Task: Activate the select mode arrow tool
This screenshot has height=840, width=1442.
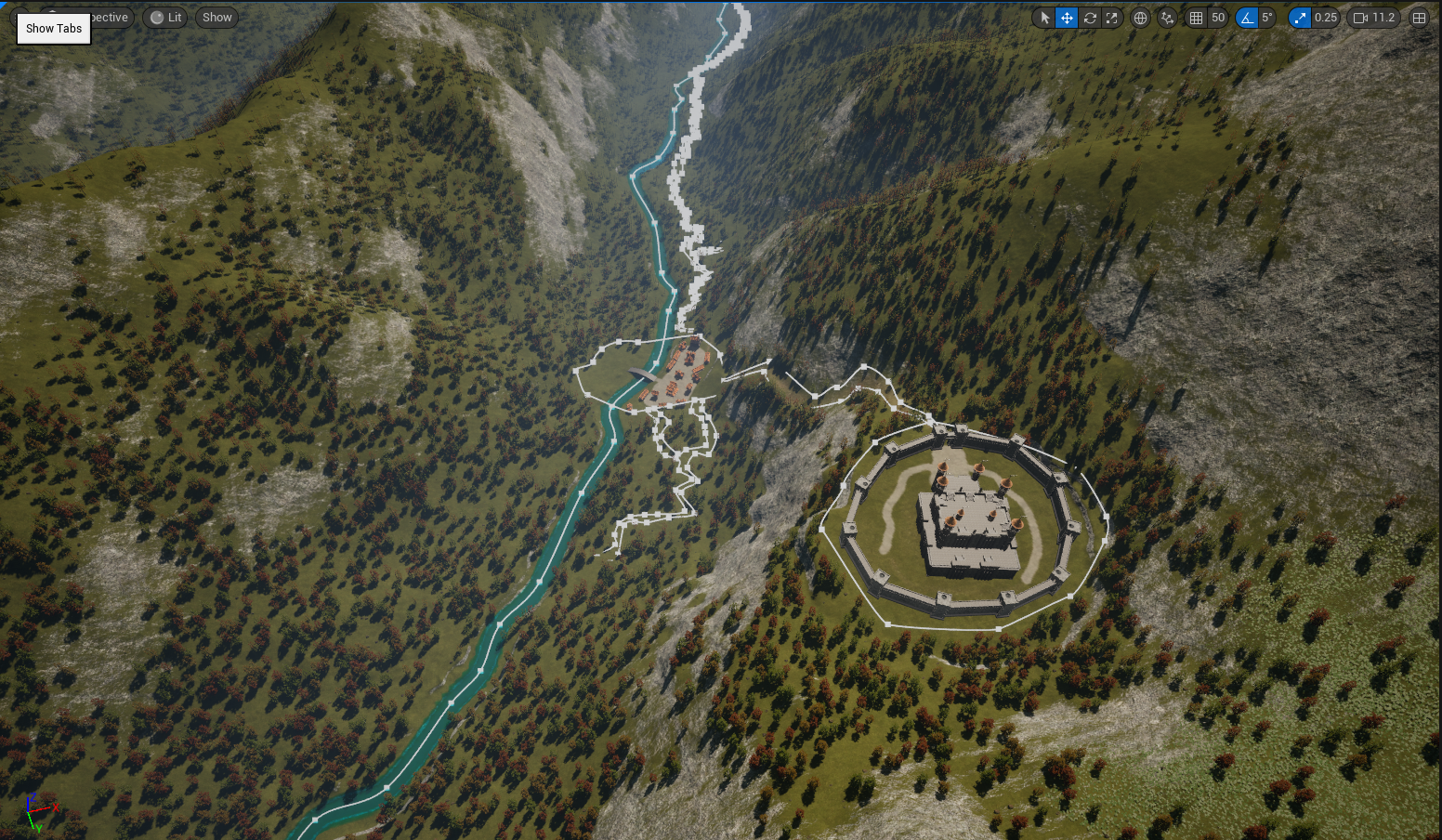Action: point(1044,18)
